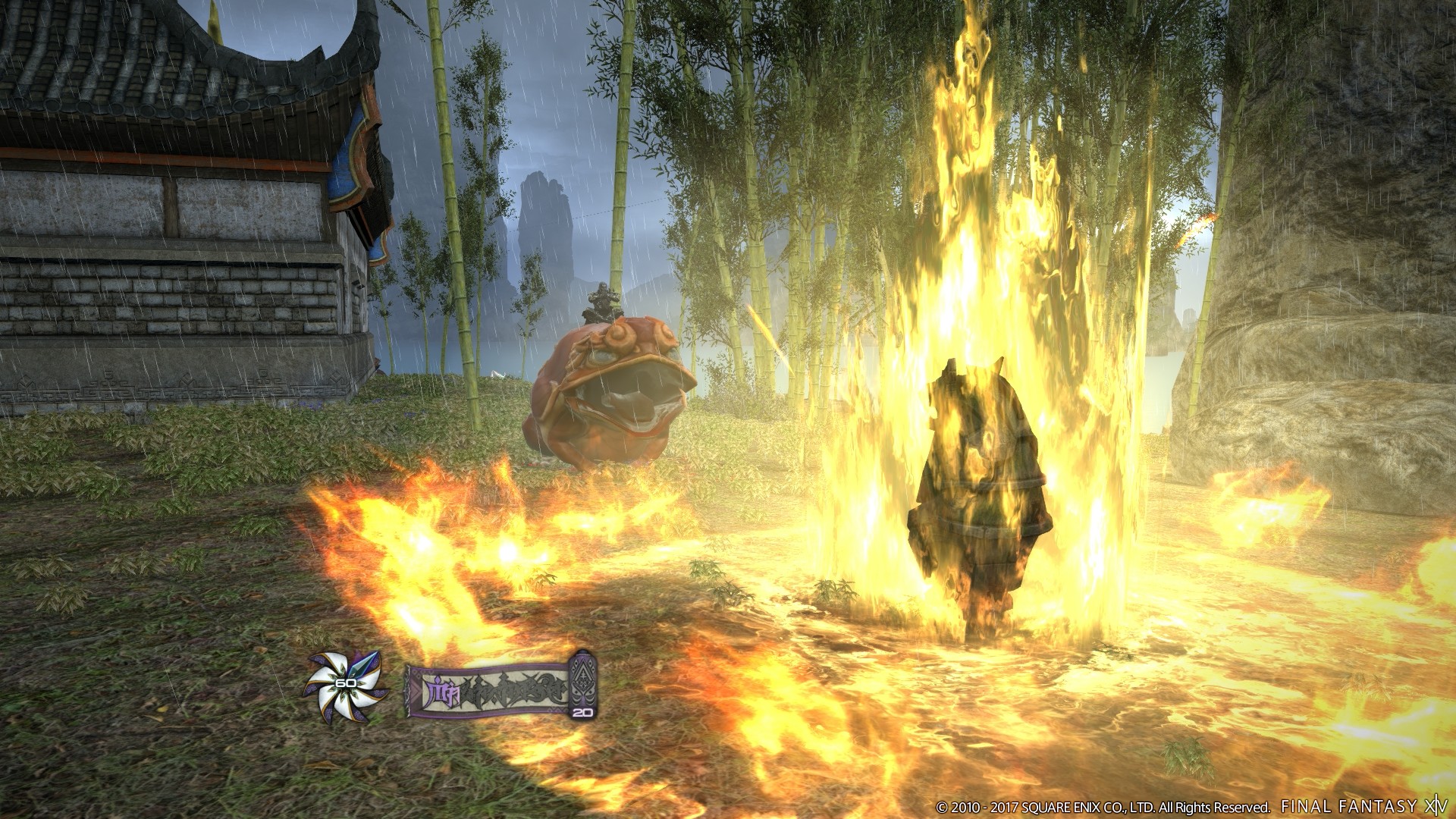Screen dimensions: 1456x819
Task: Click the dark script lettering on the scroll
Action: pyautogui.click(x=516, y=690)
